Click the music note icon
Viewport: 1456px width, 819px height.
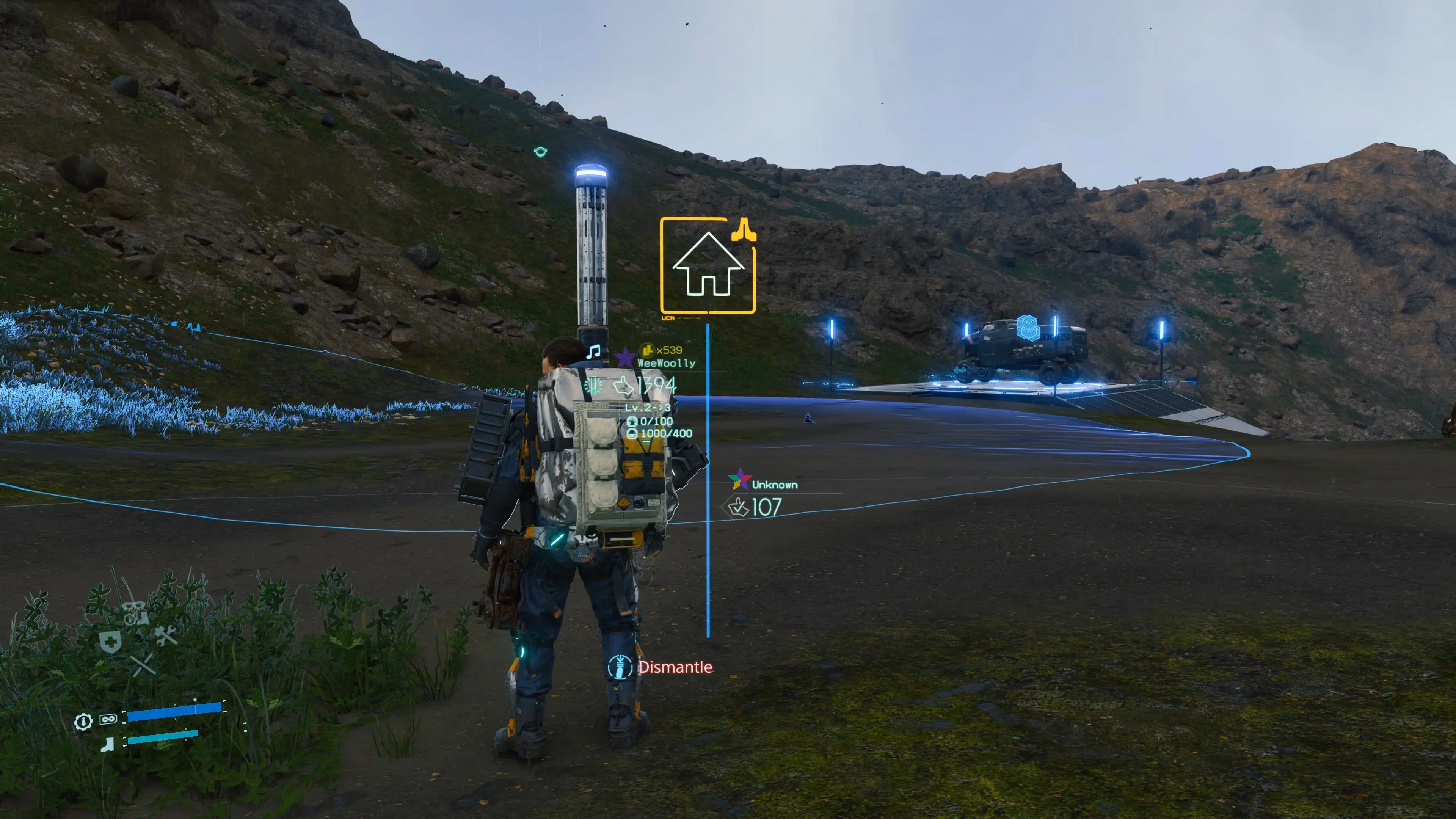coord(593,352)
